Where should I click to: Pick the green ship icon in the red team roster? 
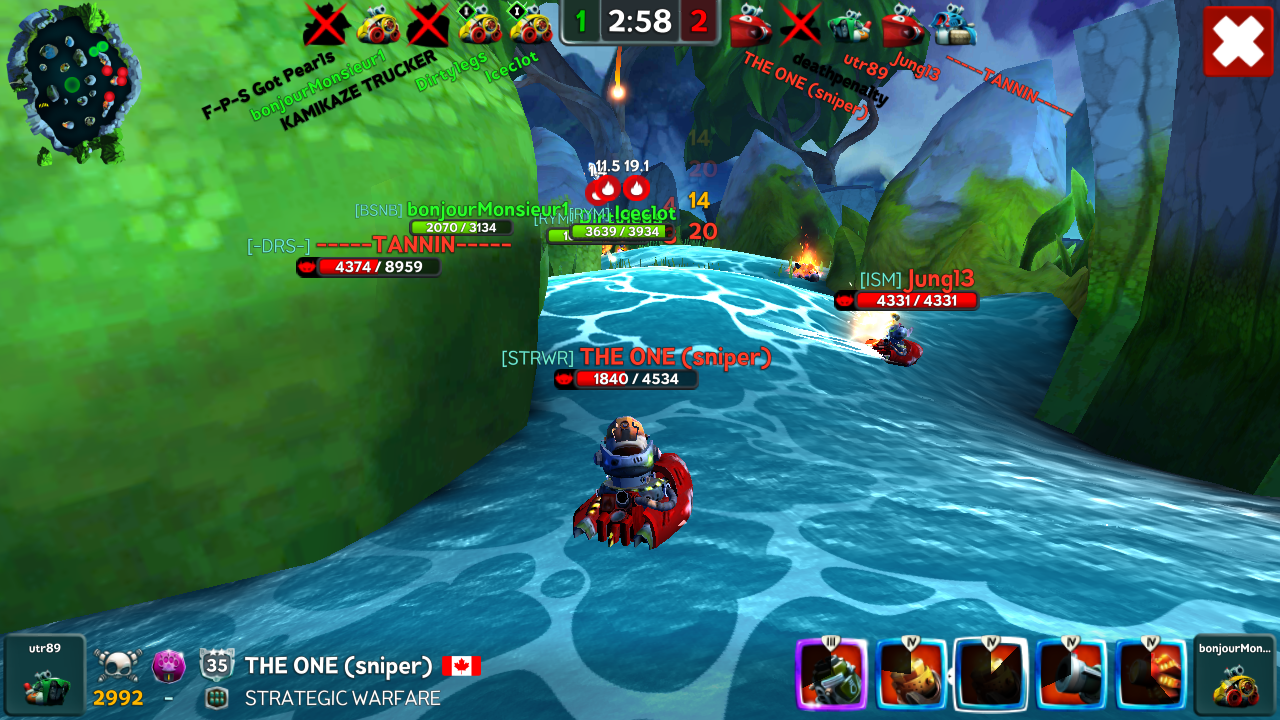click(x=851, y=27)
